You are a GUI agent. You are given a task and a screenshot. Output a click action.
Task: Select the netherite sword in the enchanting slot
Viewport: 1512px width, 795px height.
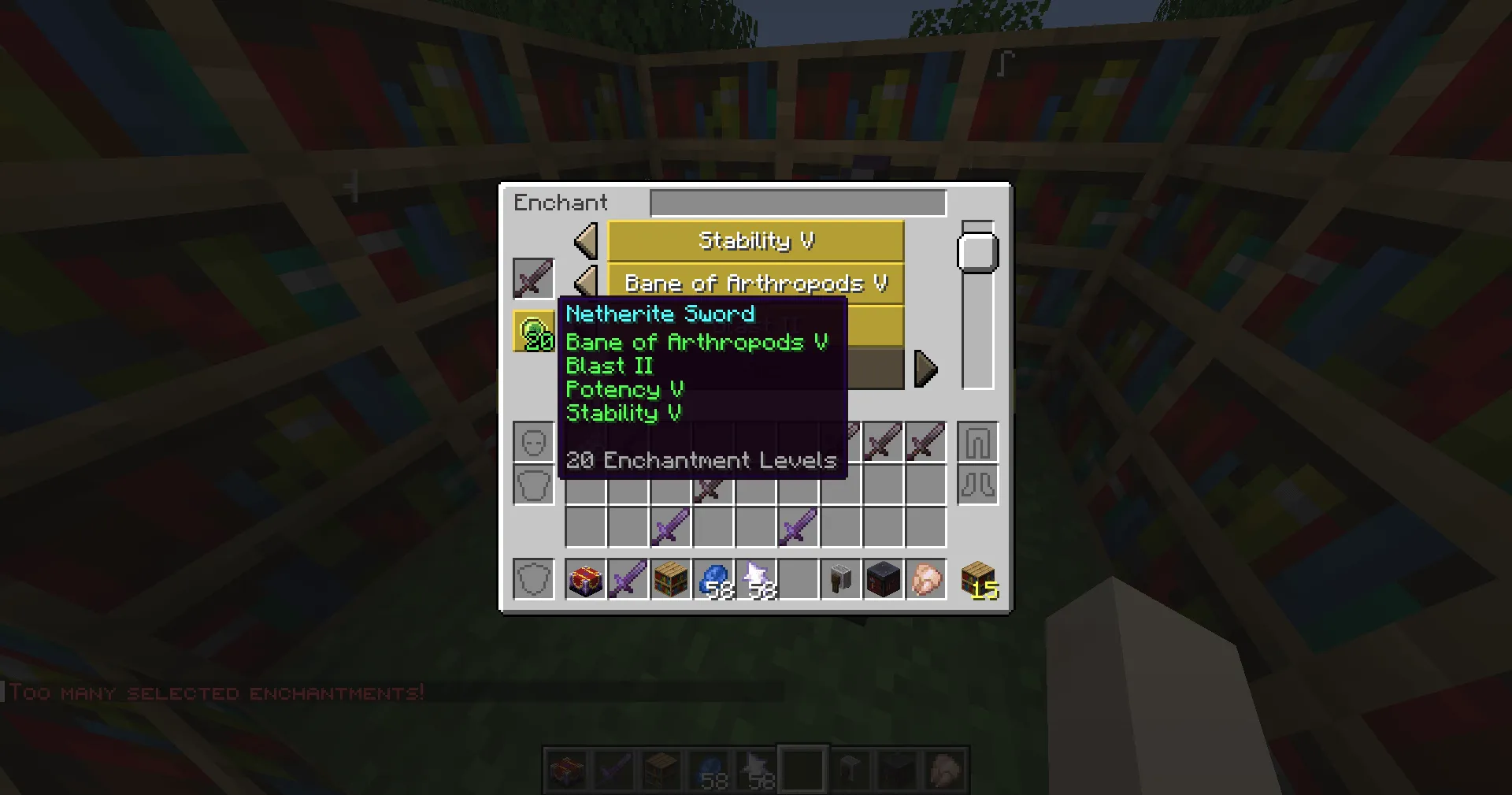pyautogui.click(x=533, y=279)
